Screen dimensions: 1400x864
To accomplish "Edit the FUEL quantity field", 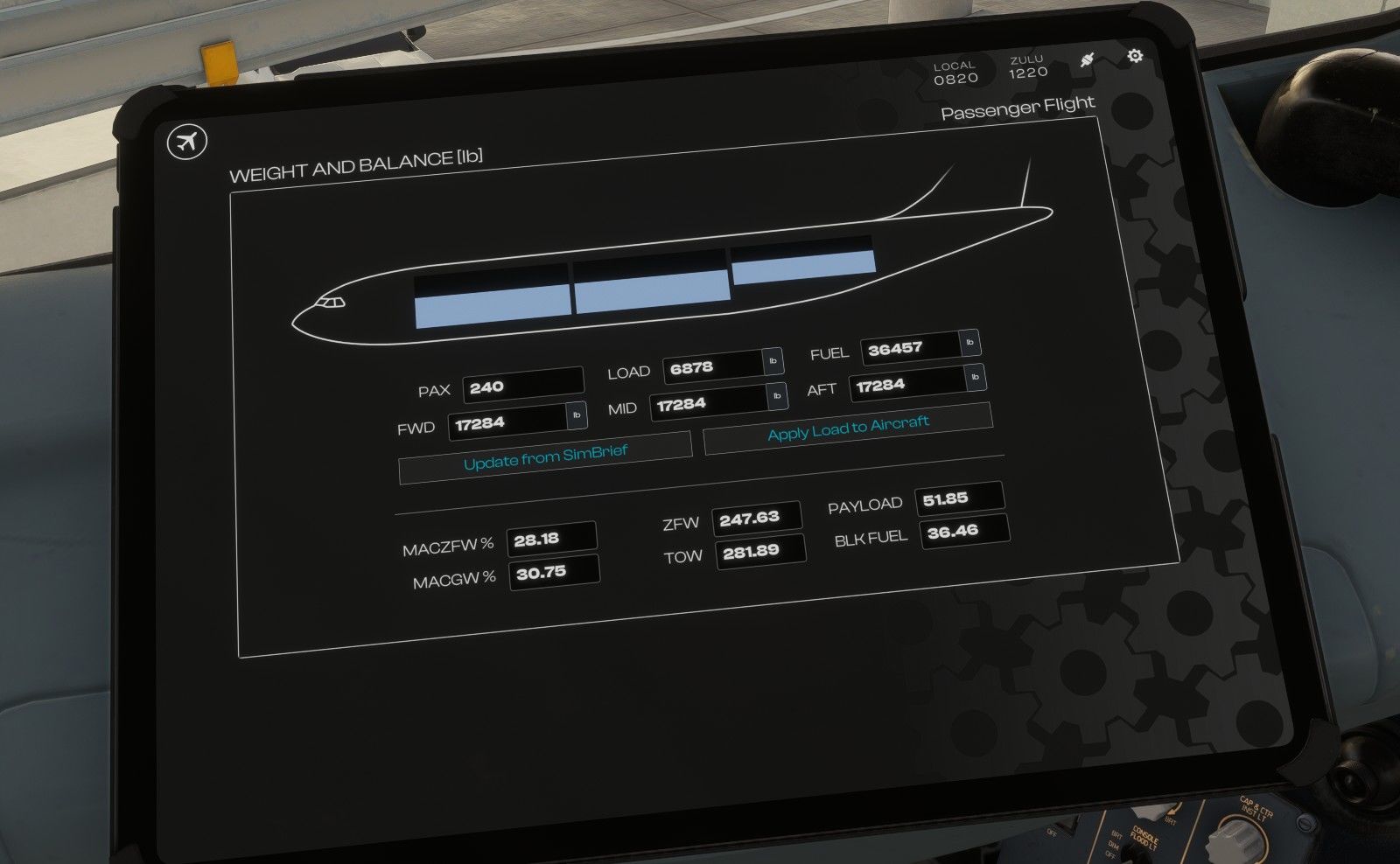I will 910,348.
